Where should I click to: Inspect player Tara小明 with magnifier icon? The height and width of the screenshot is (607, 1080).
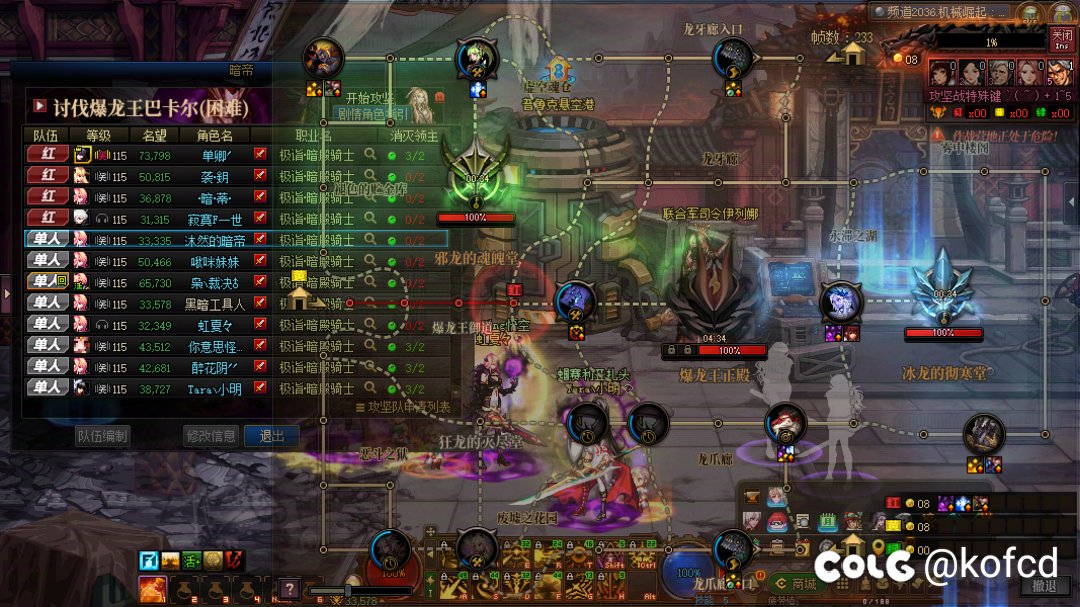tap(370, 388)
